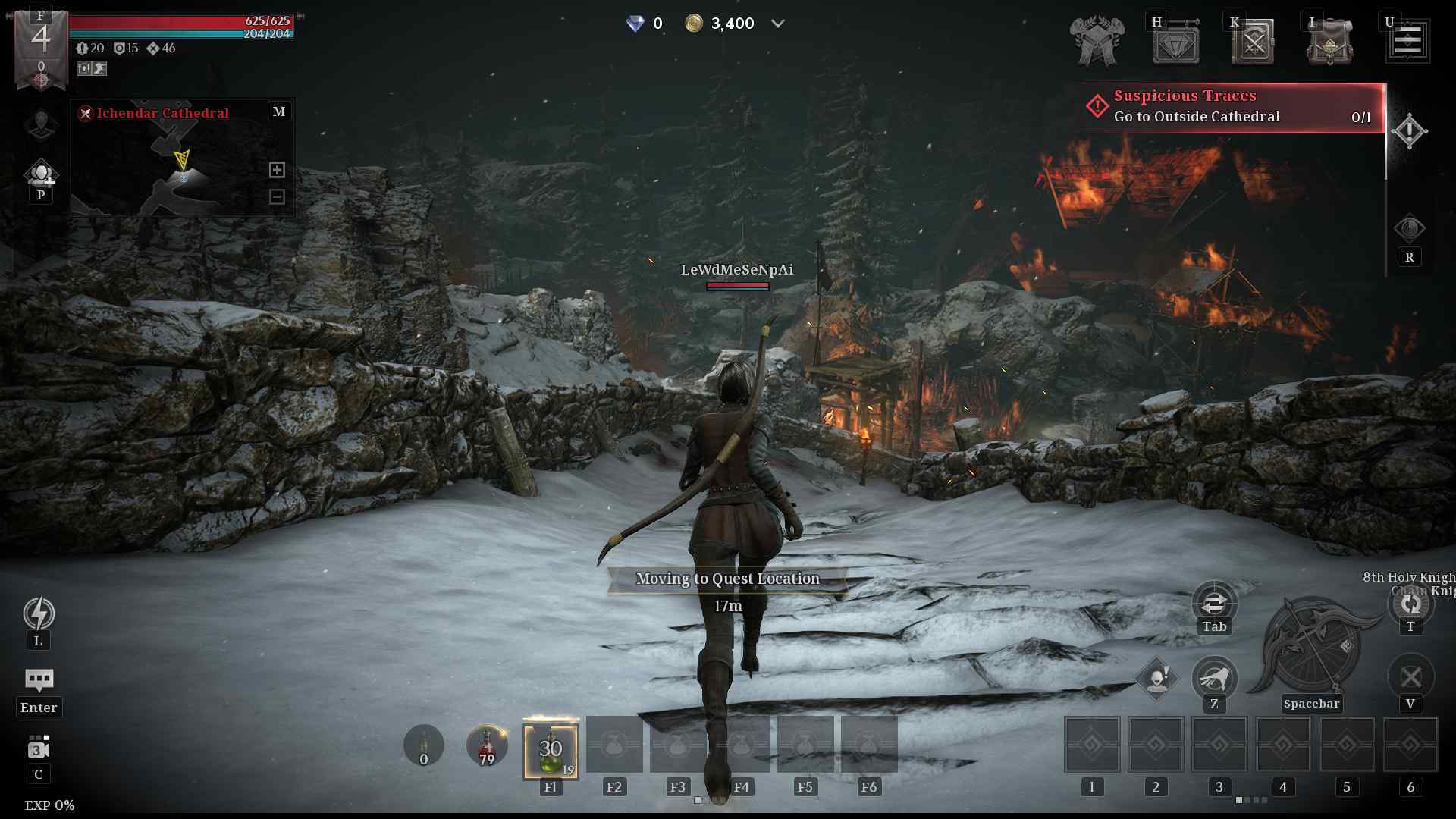1456x819 pixels.
Task: Click the Ichendar Cathedral minimap
Action: coord(181,165)
